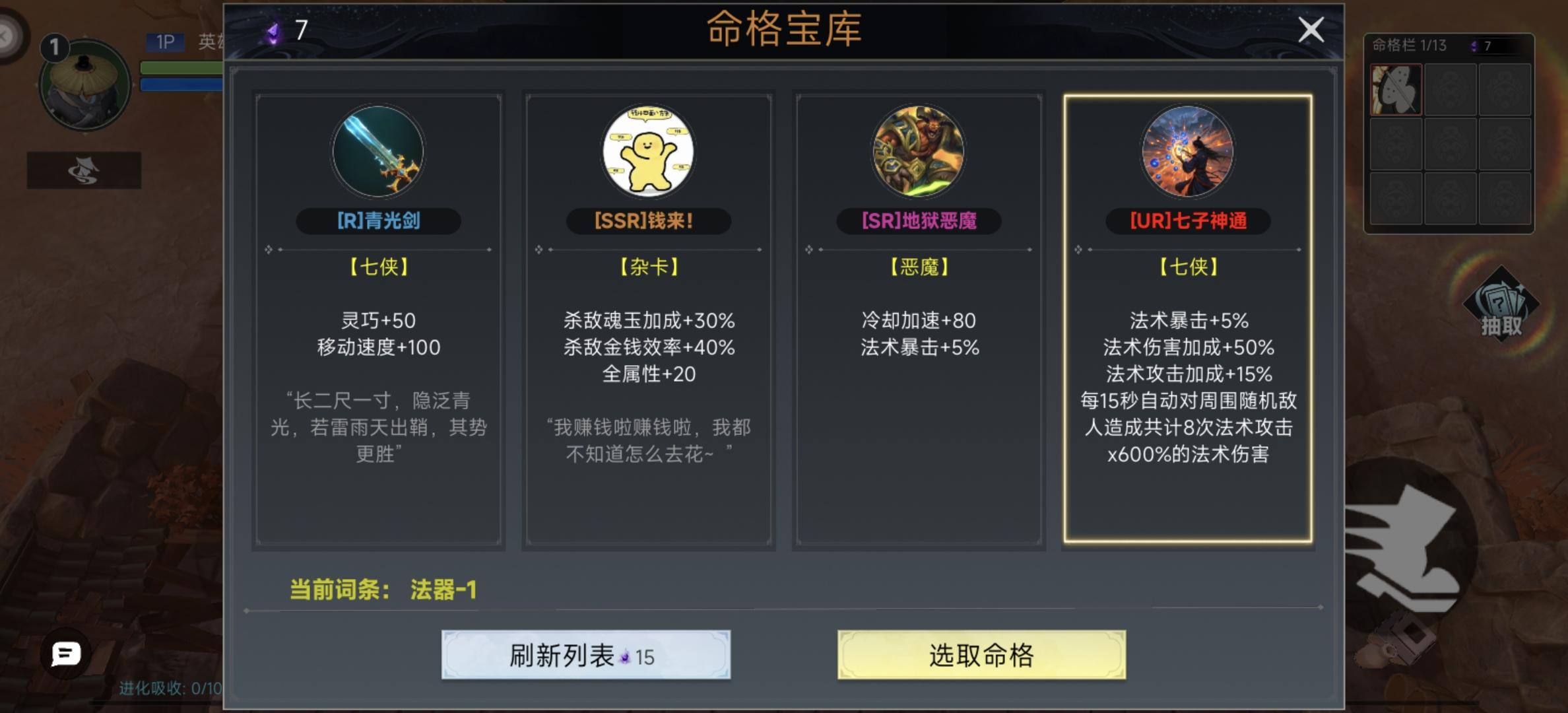
Task: Select the [R]青光剑 destiny card
Action: pos(378,323)
